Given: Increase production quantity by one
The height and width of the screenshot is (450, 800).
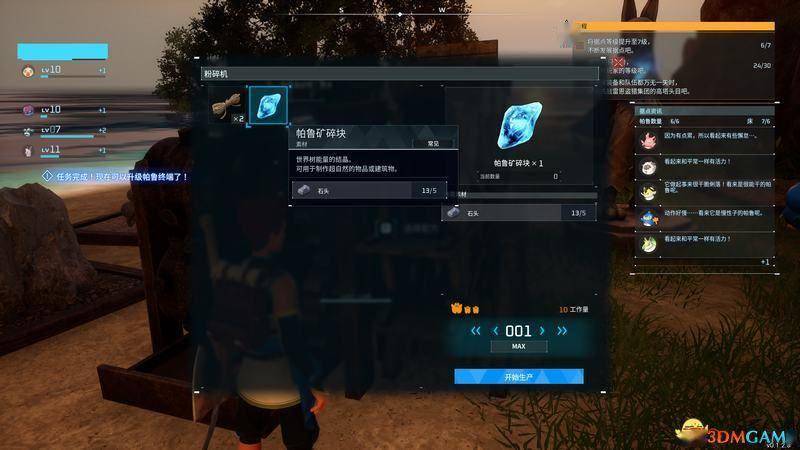Looking at the screenshot, I should tap(543, 331).
